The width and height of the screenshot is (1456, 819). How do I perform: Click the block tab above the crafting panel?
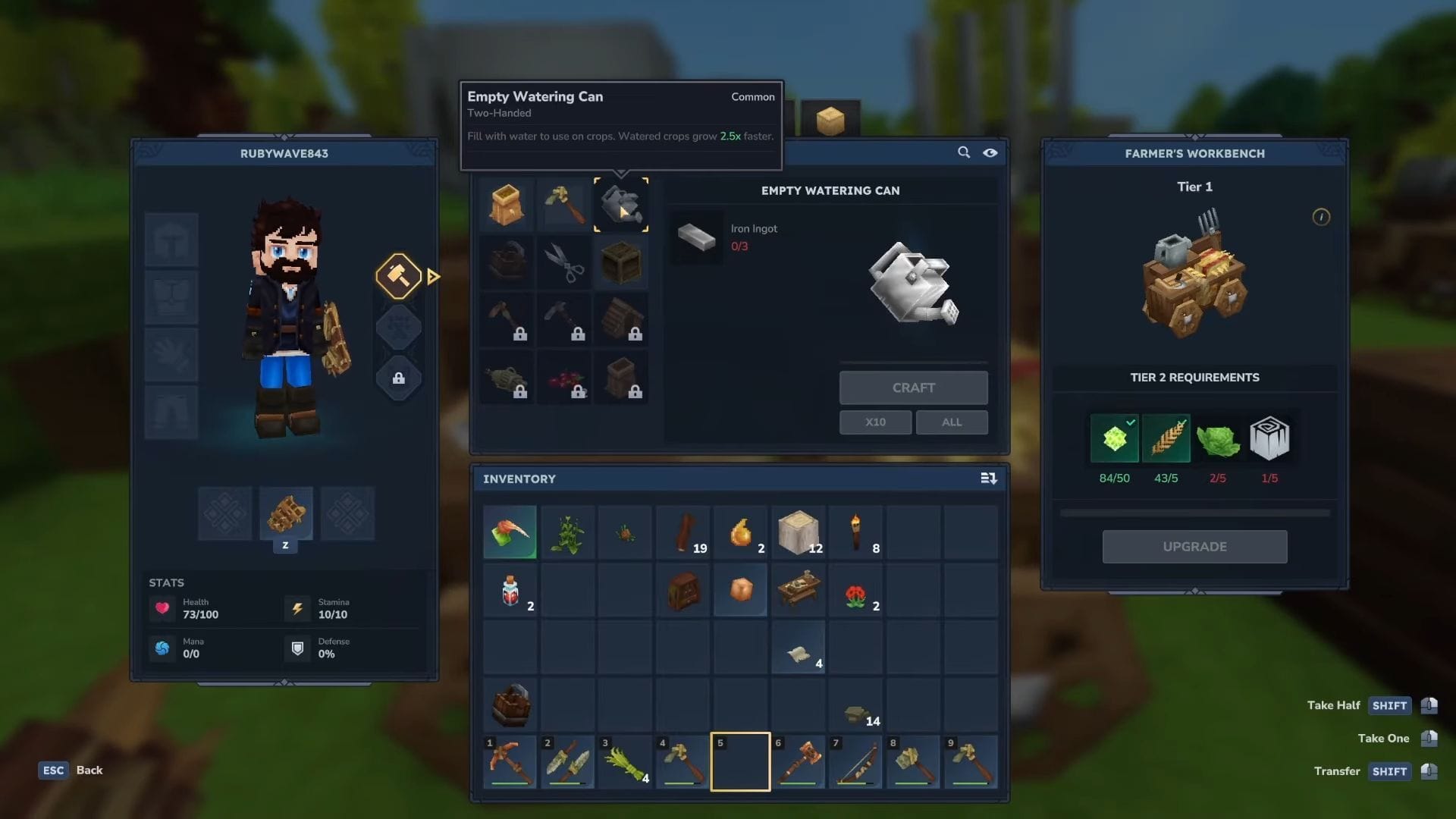pyautogui.click(x=830, y=120)
